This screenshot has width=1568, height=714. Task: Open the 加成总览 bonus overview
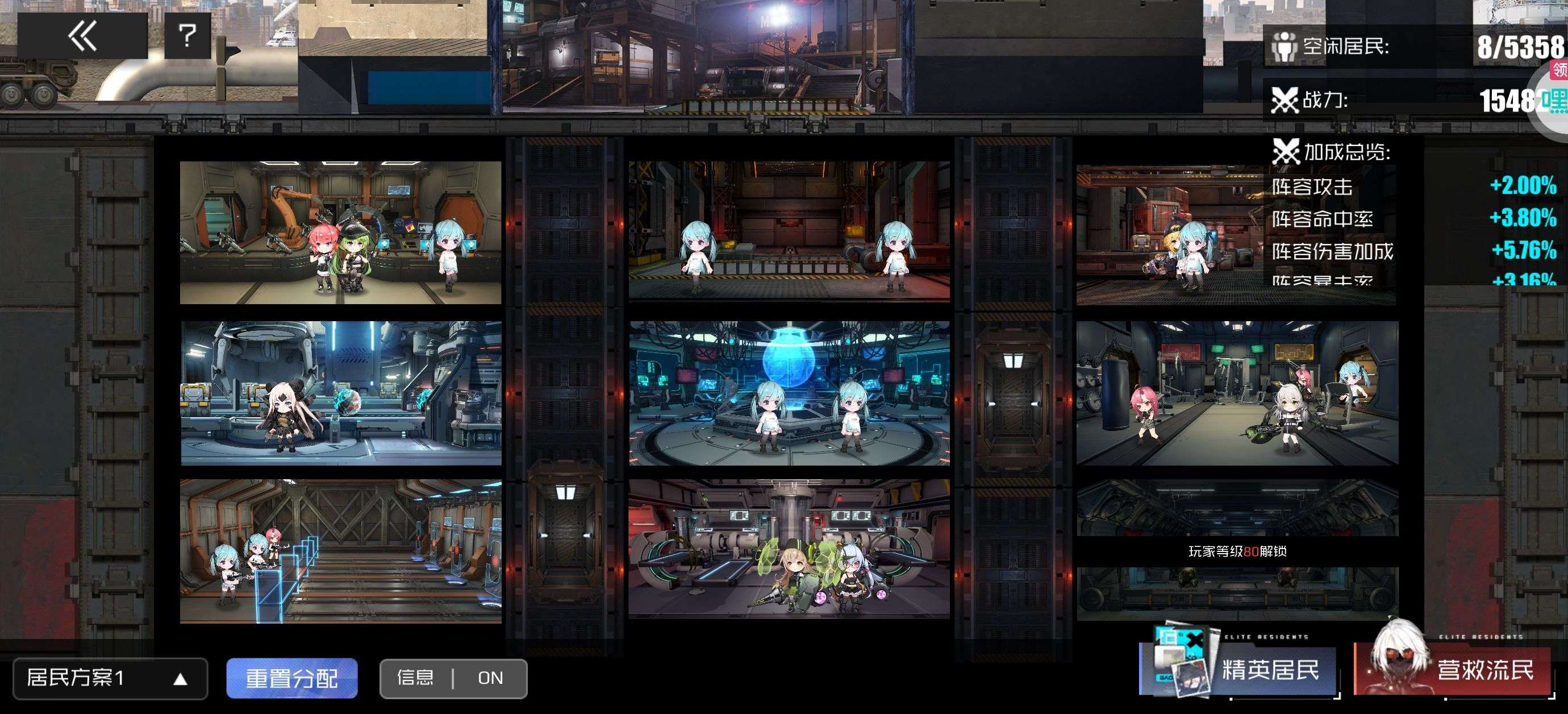(1345, 152)
